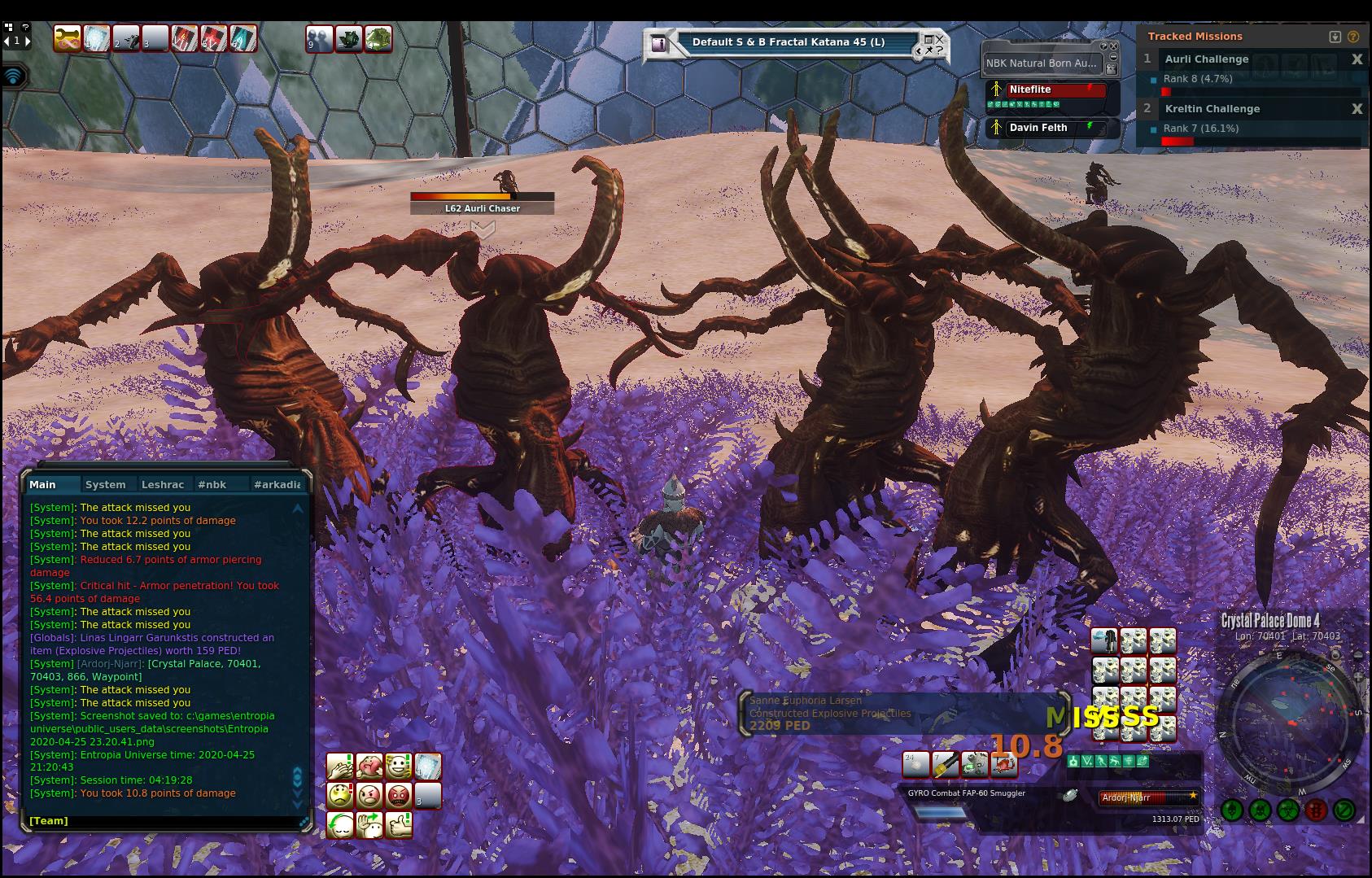The height and width of the screenshot is (878, 1372).
Task: Select the L62 Aurli Chaser target label
Action: tap(483, 208)
